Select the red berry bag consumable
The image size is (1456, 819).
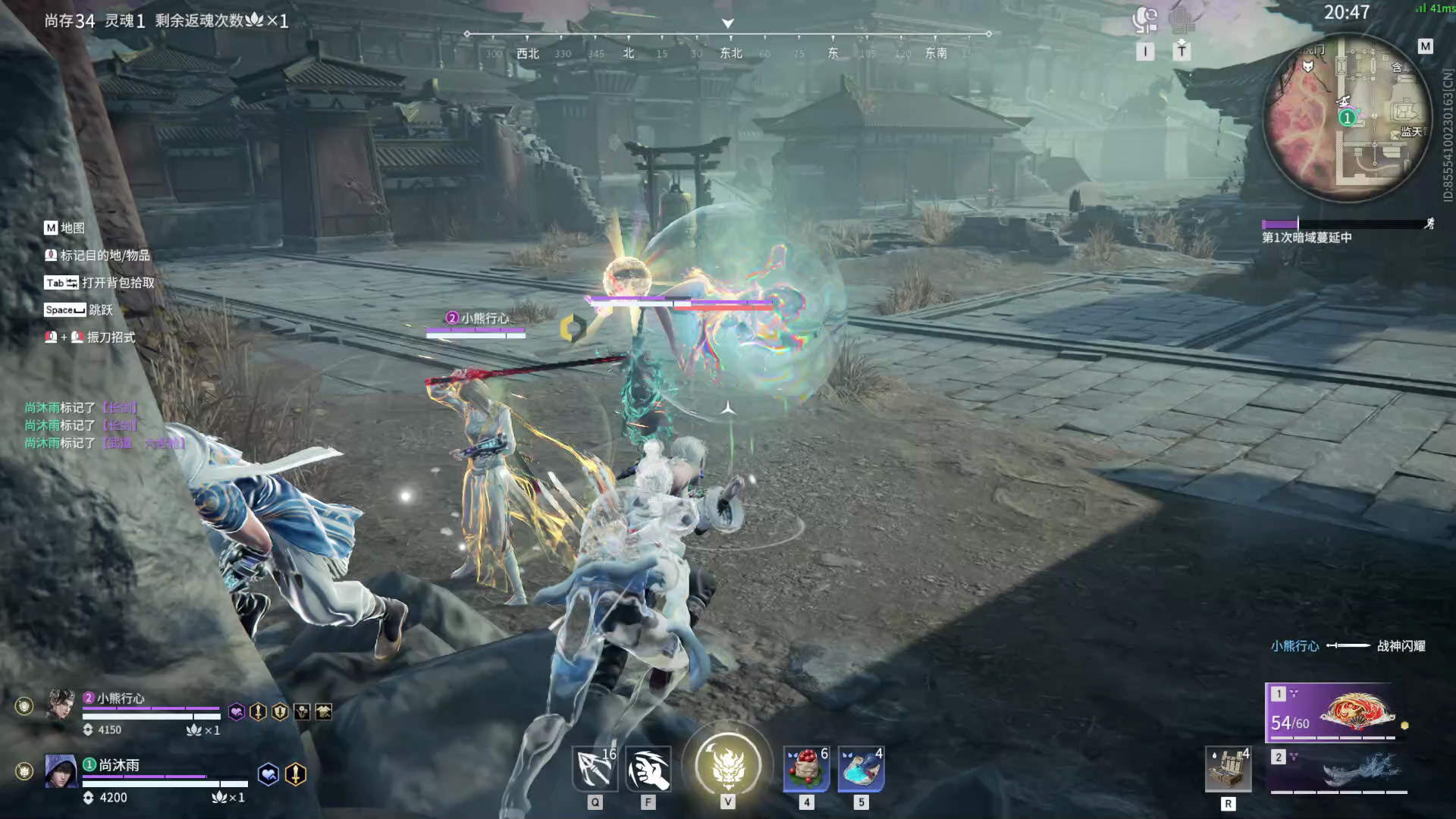pos(806,769)
